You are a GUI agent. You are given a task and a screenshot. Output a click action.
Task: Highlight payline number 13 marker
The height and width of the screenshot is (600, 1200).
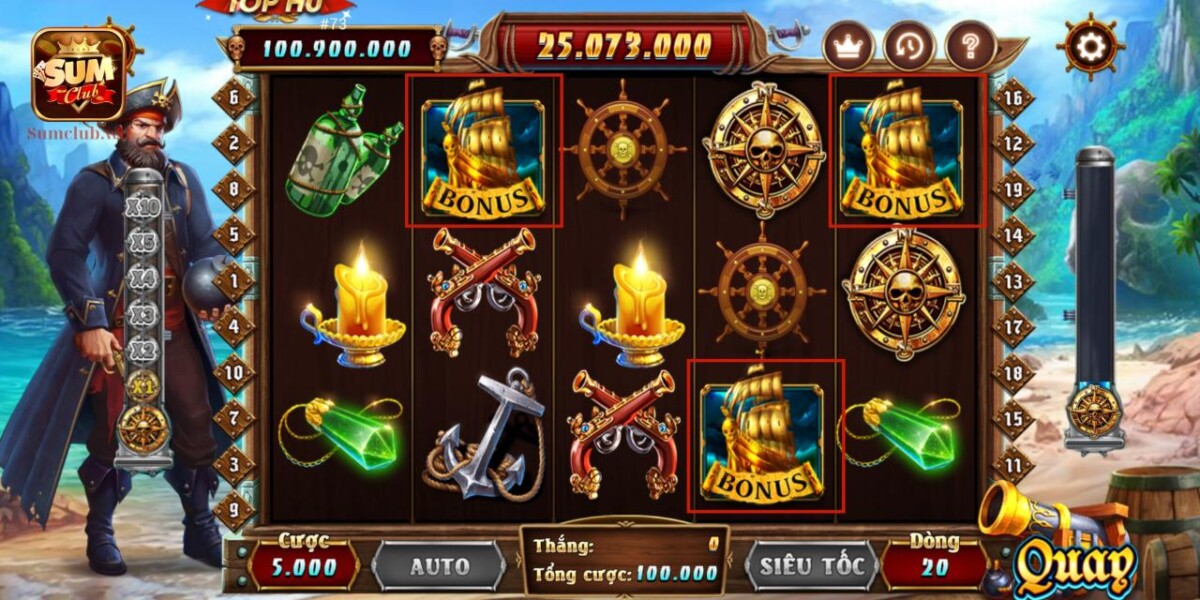(x=1013, y=282)
